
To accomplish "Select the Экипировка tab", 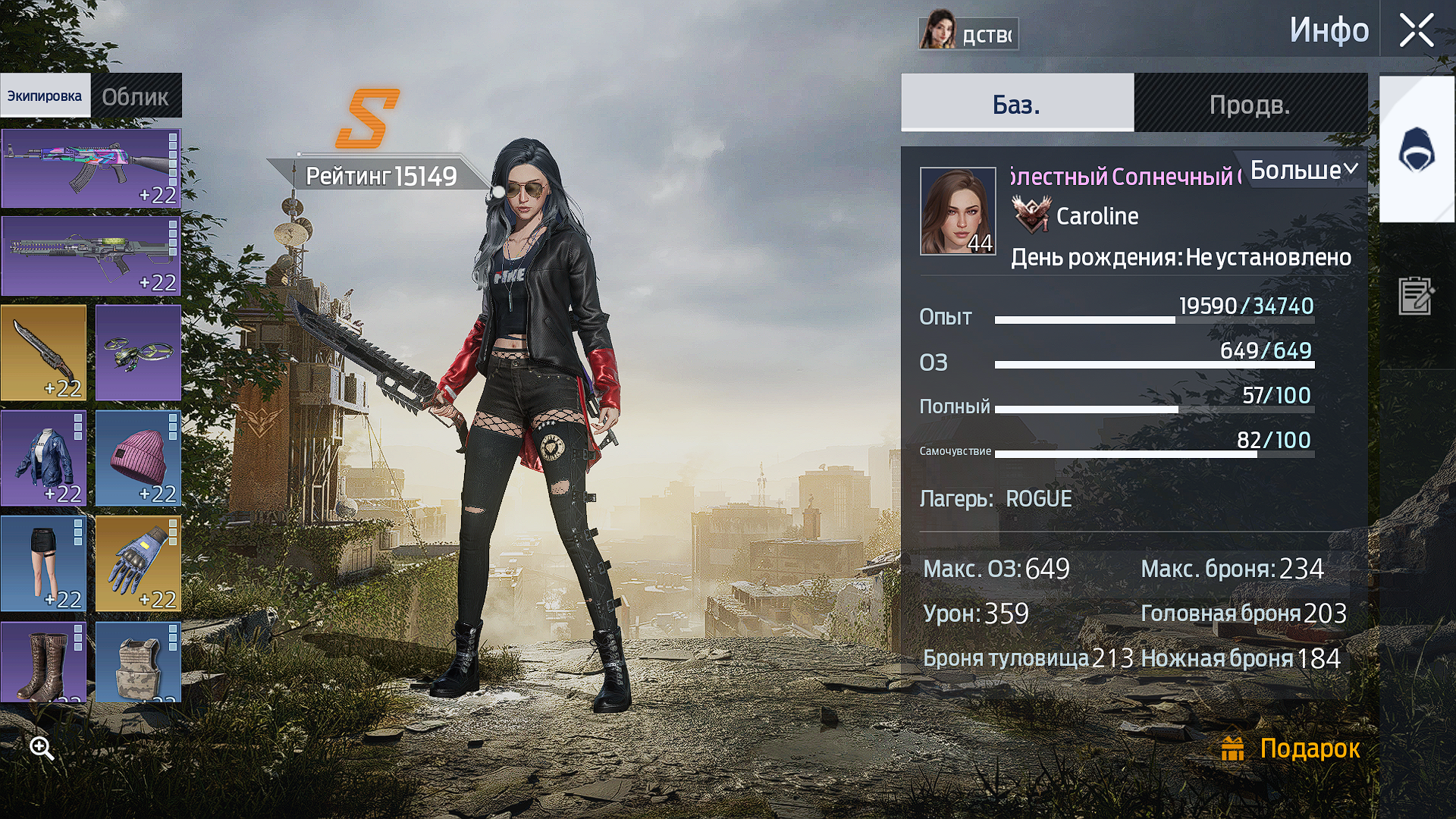I will (45, 96).
